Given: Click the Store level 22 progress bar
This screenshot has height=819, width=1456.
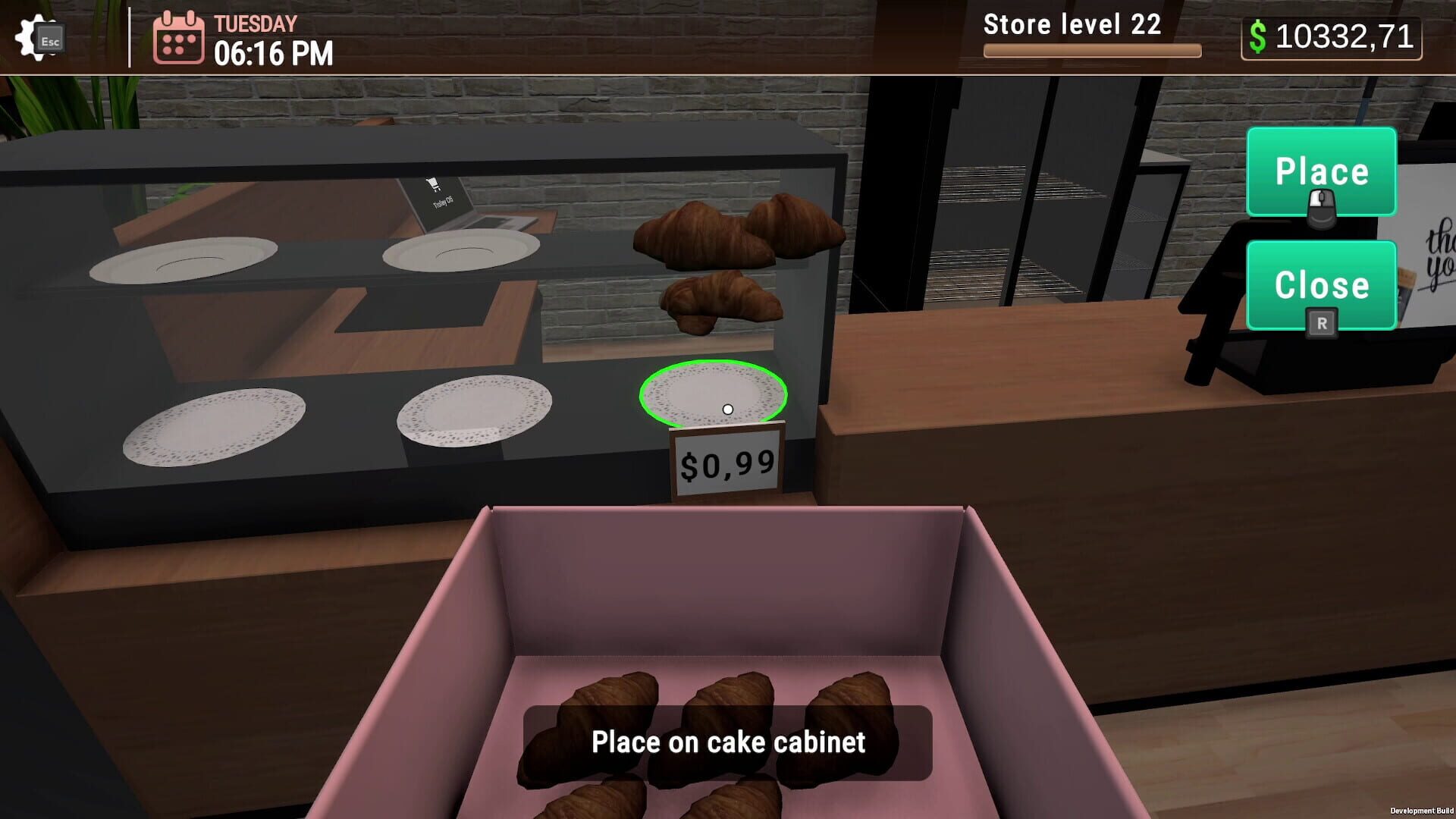Looking at the screenshot, I should click(x=1092, y=49).
